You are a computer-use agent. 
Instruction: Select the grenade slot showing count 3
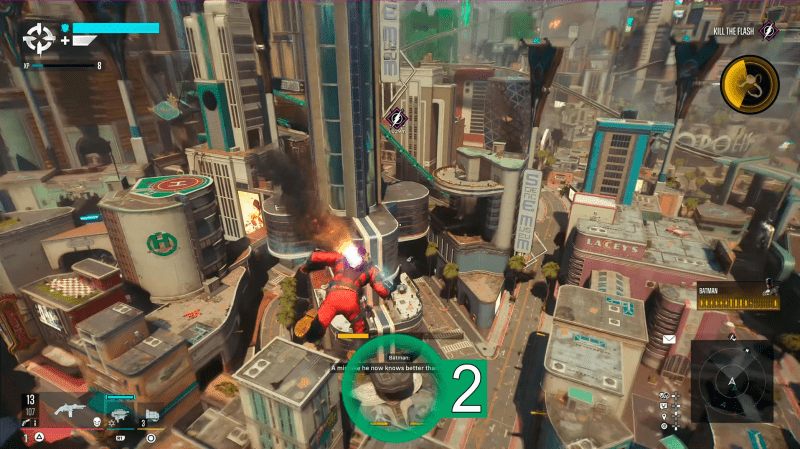click(152, 413)
